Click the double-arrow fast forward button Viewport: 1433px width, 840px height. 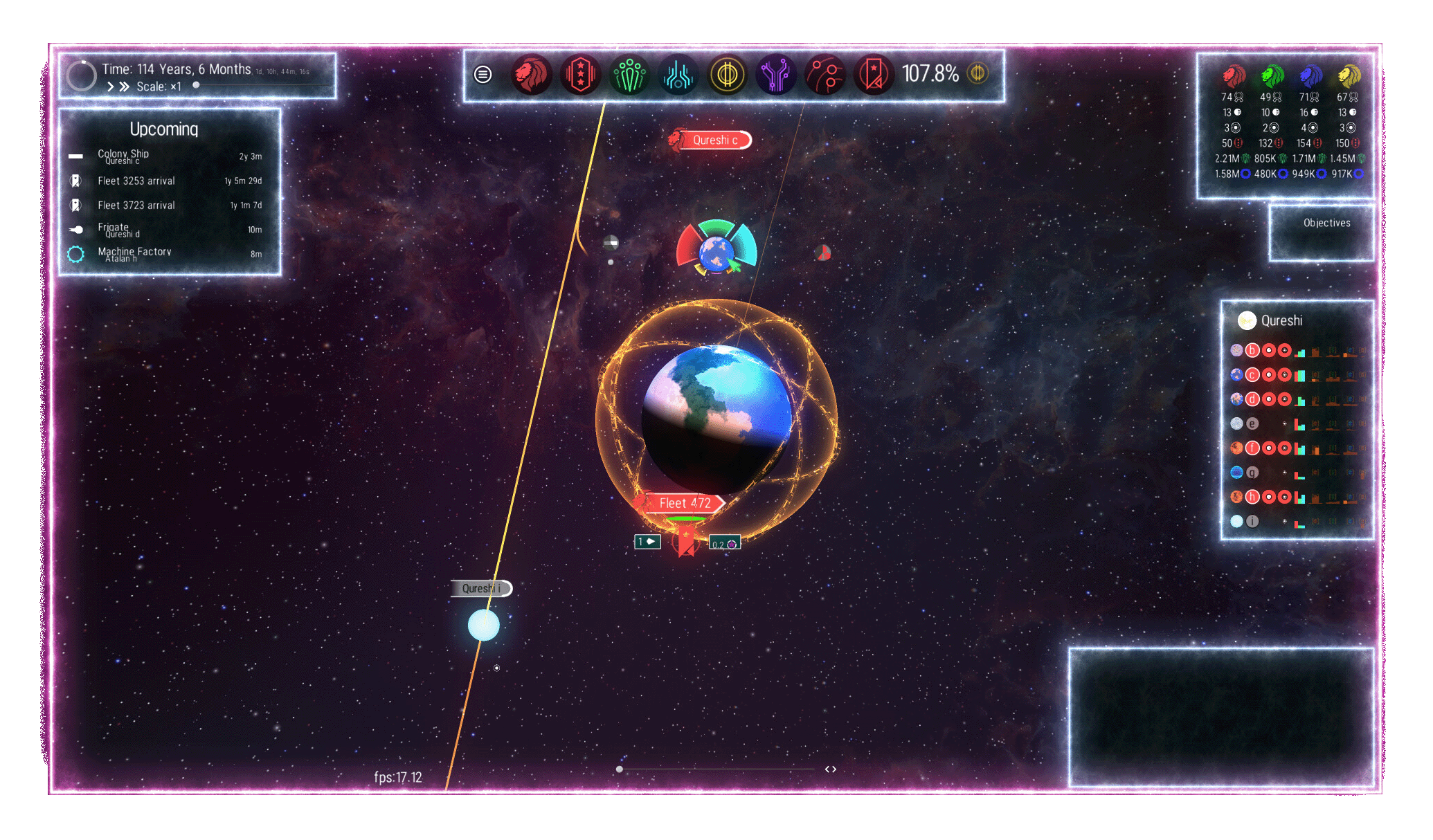pyautogui.click(x=124, y=86)
